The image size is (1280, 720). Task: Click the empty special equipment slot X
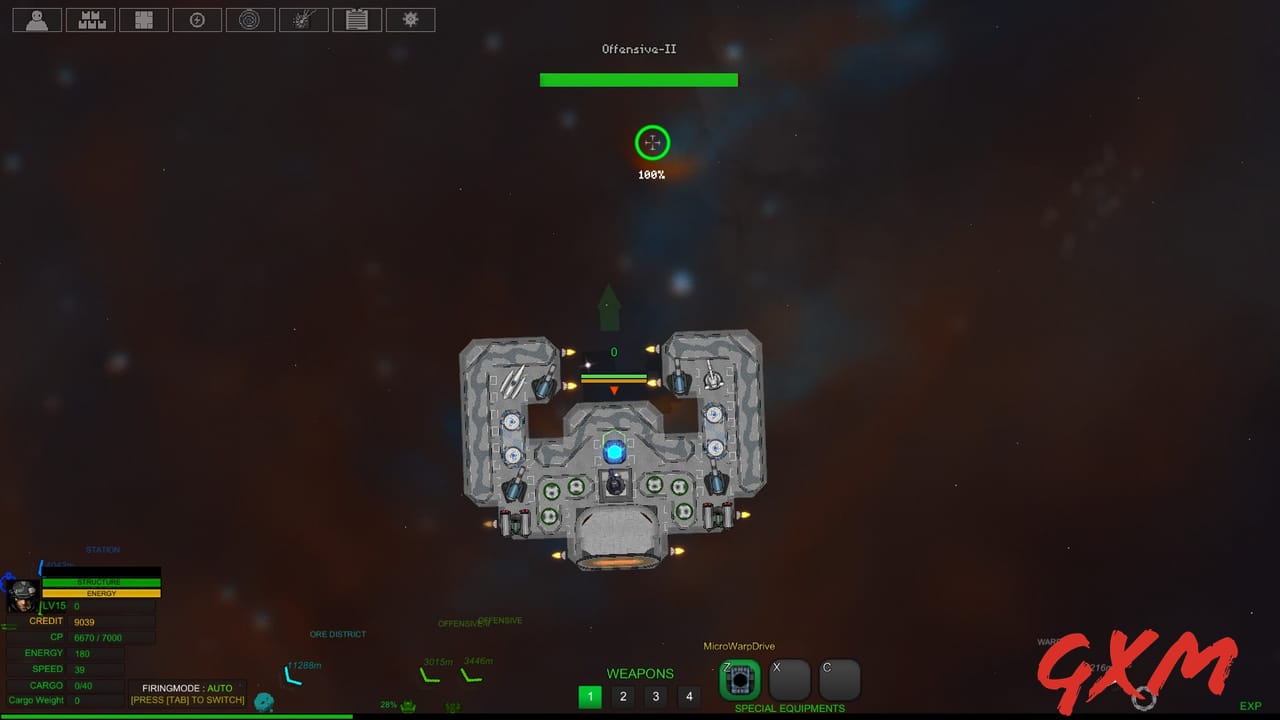click(789, 680)
